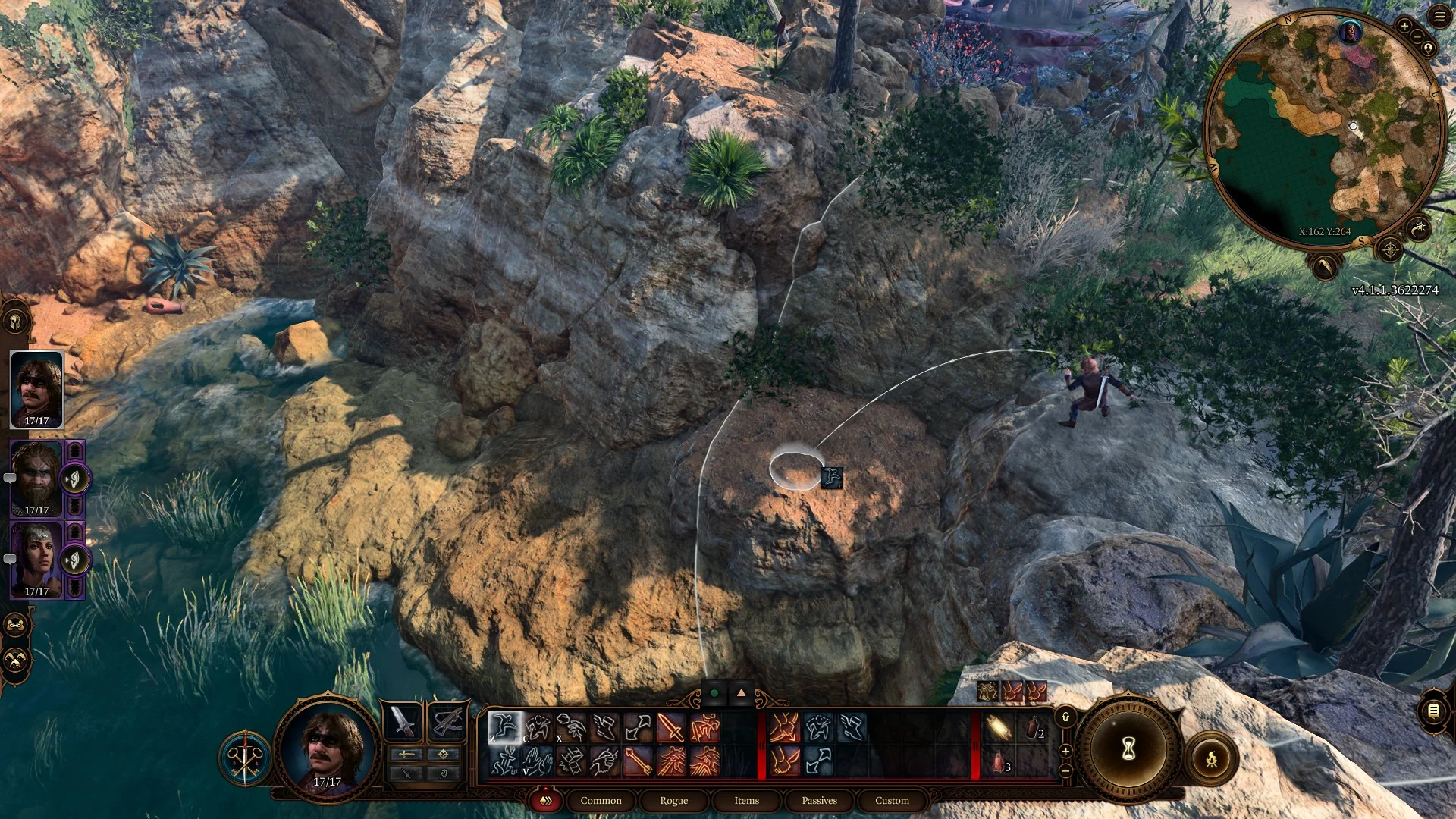Image resolution: width=1456 pixels, height=819 pixels.
Task: Select the bearded dwarf party portrait
Action: coord(36,478)
